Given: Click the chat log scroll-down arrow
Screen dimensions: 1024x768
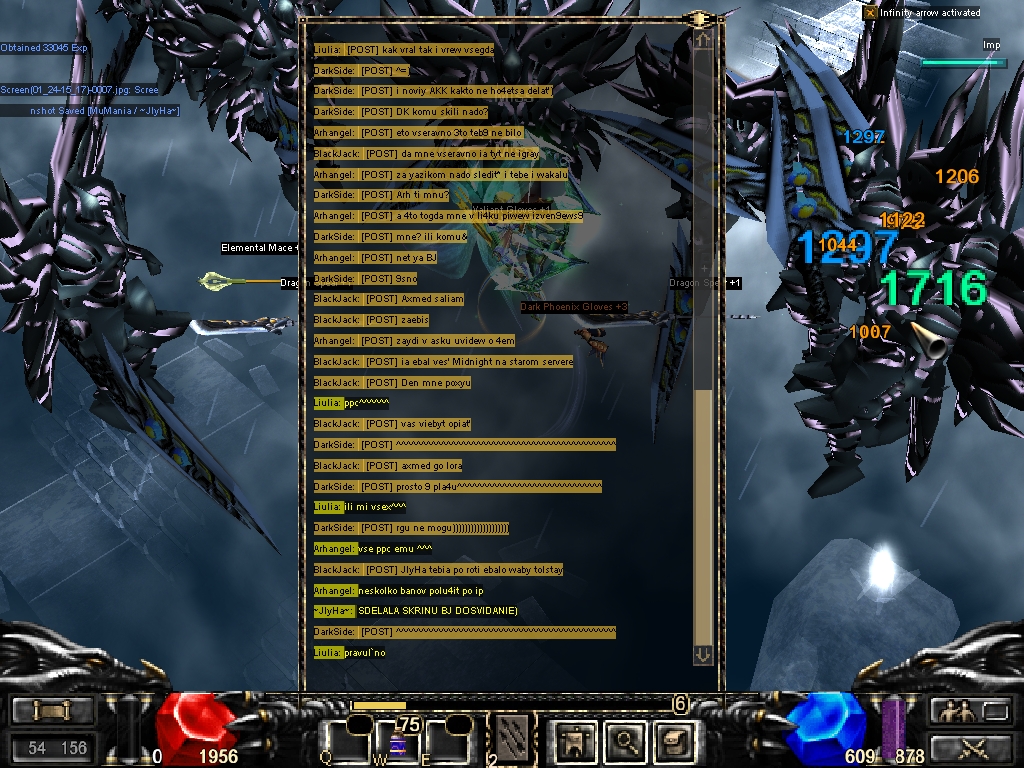Looking at the screenshot, I should coord(703,654).
